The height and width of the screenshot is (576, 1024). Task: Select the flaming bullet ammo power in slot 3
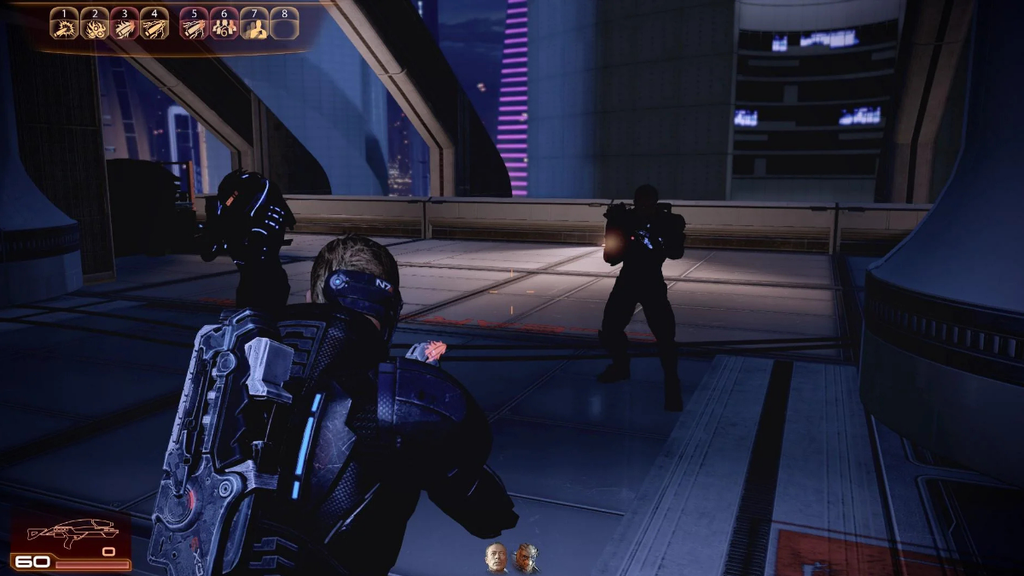(125, 25)
